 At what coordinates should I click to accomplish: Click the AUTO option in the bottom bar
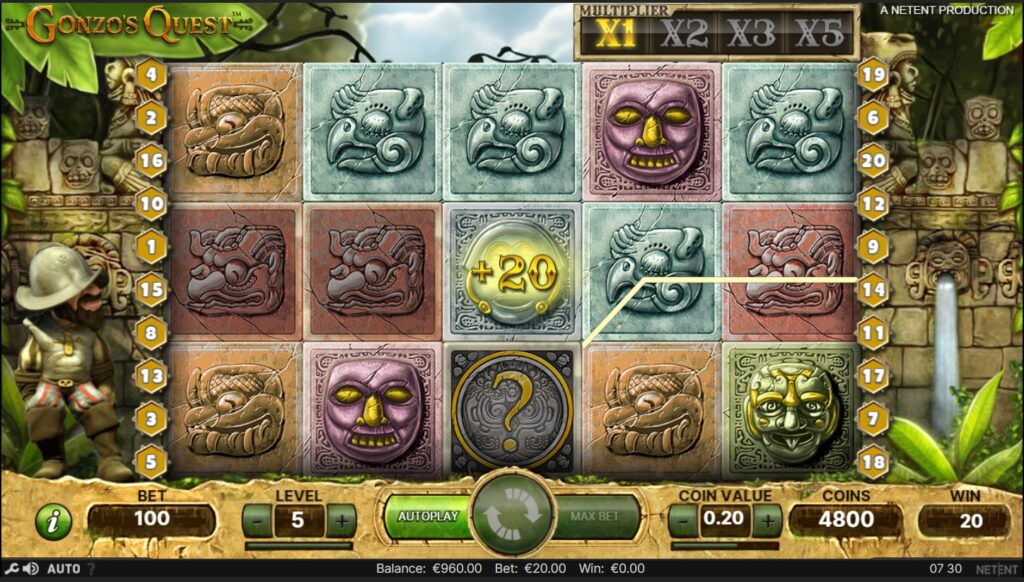pos(63,569)
